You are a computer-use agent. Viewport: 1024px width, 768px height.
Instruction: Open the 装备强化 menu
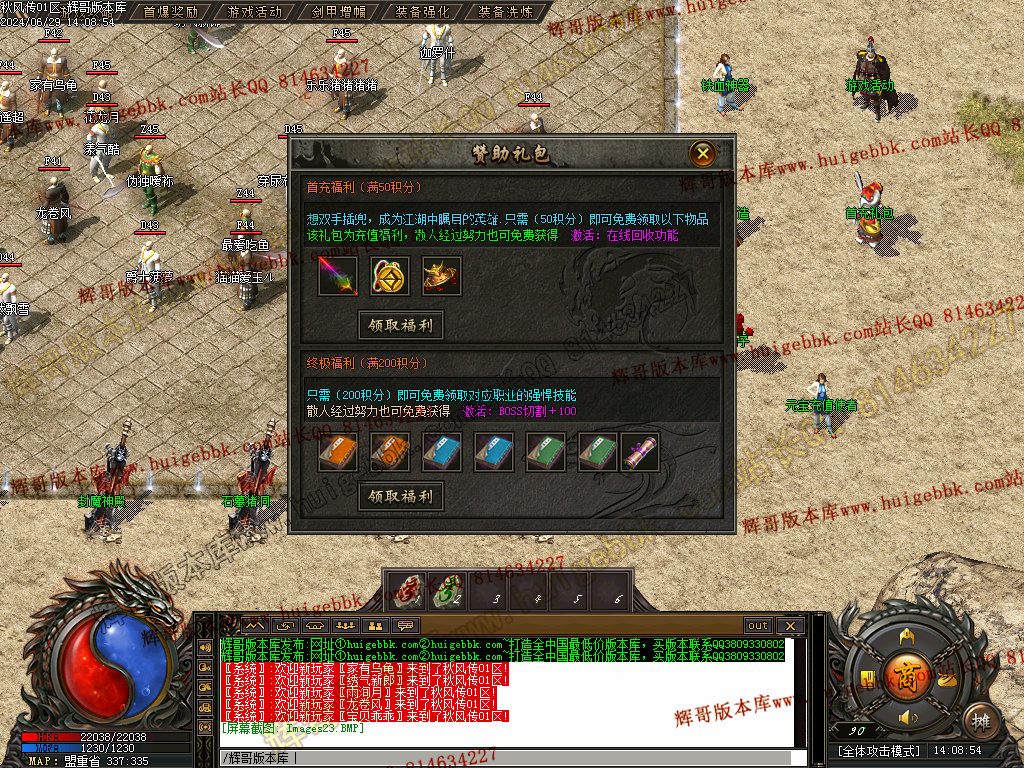tap(422, 12)
